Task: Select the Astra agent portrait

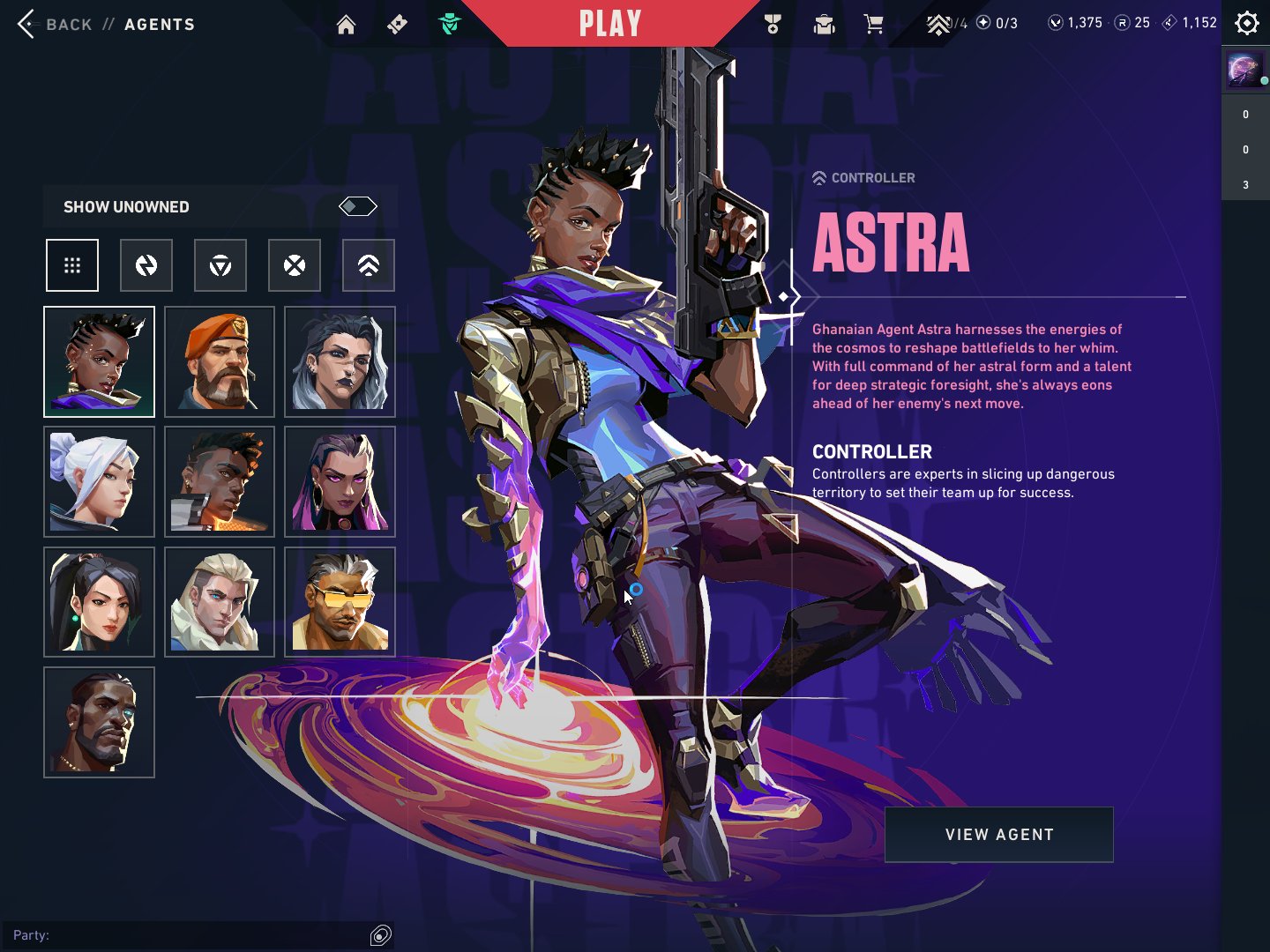Action: (x=99, y=361)
